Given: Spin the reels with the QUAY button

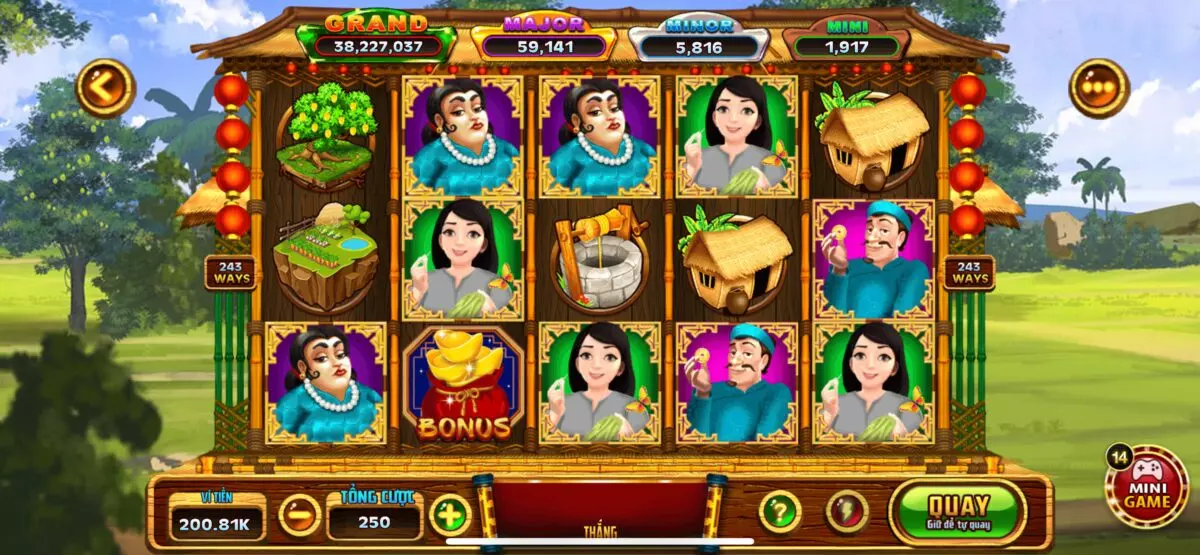Looking at the screenshot, I should 957,511.
